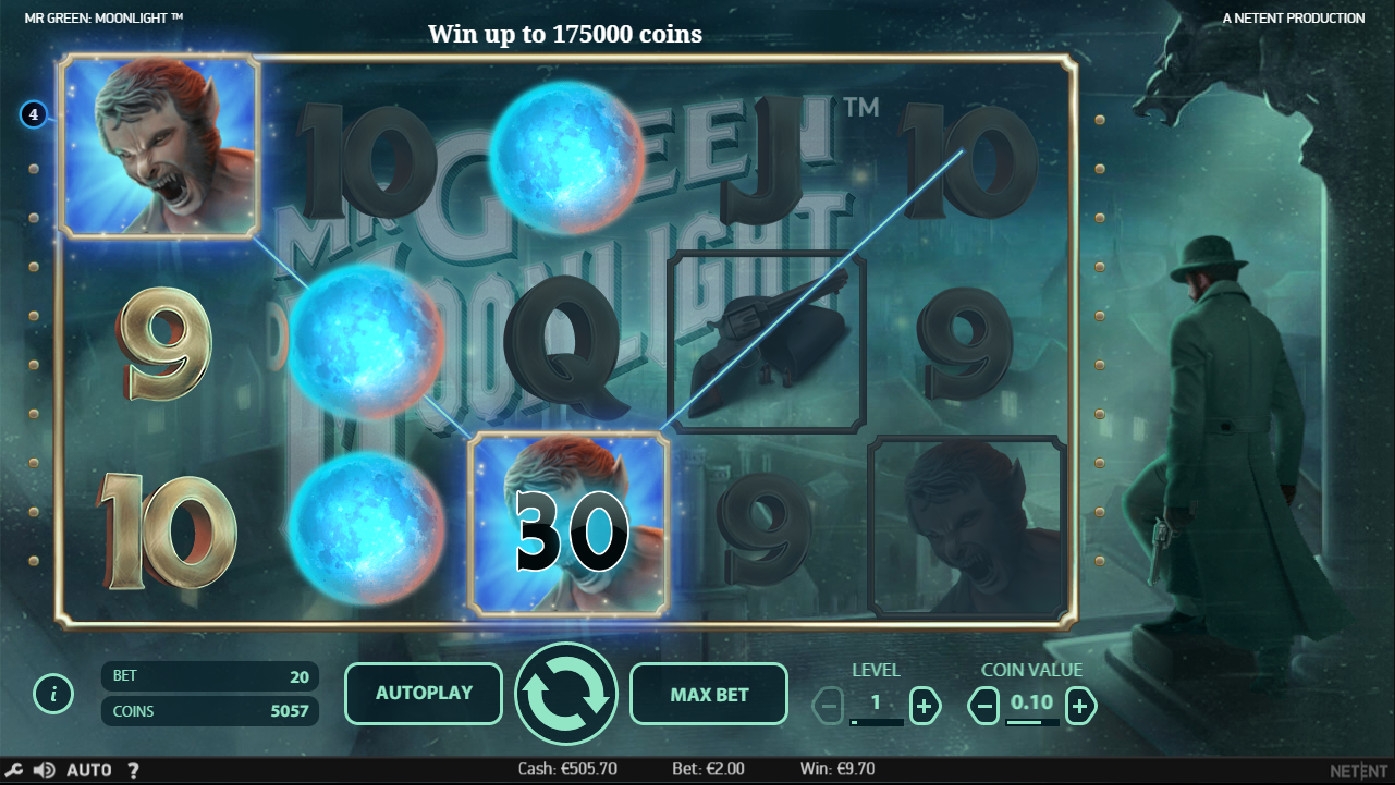Raise the Coin Value
The image size is (1395, 785).
click(1079, 706)
